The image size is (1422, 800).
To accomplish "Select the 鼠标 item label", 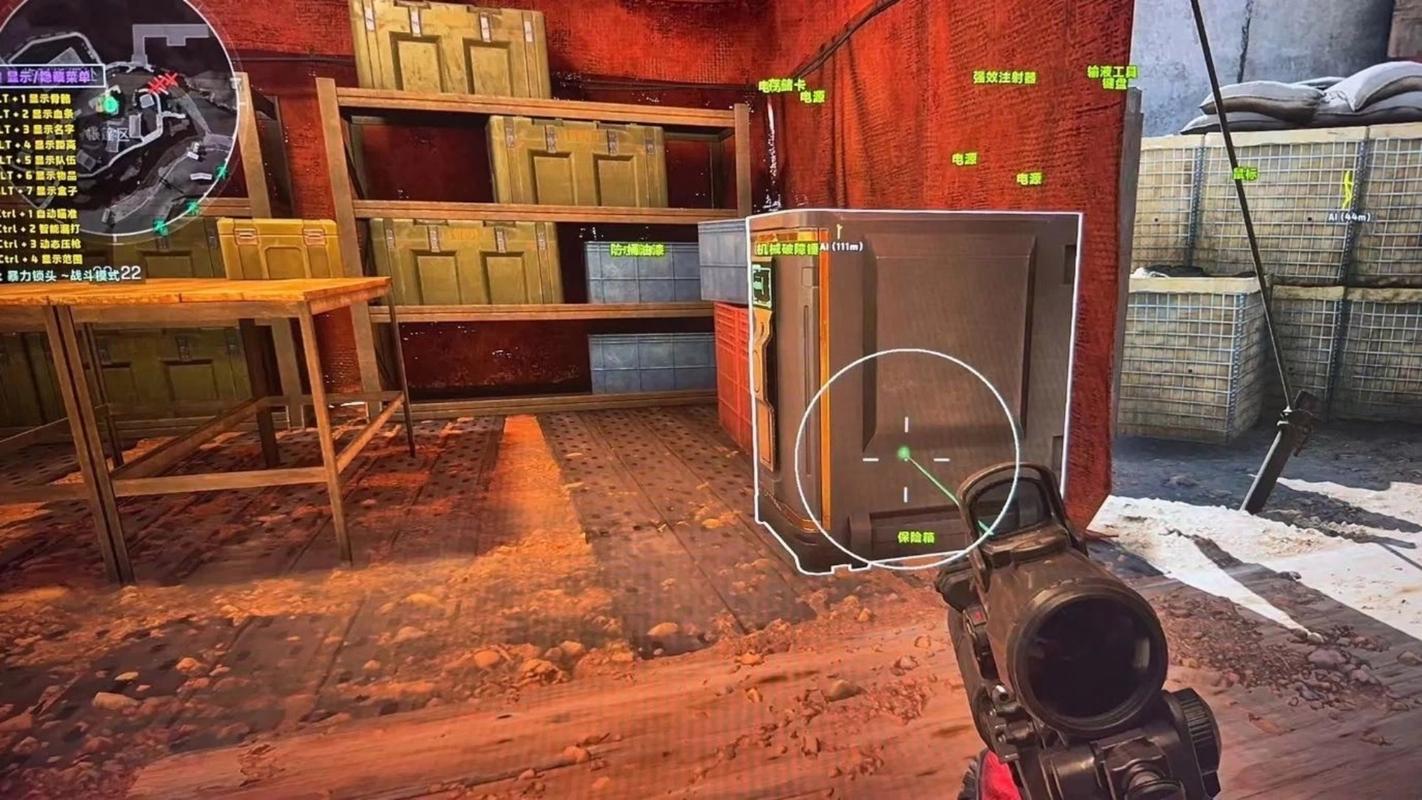I will [1245, 174].
